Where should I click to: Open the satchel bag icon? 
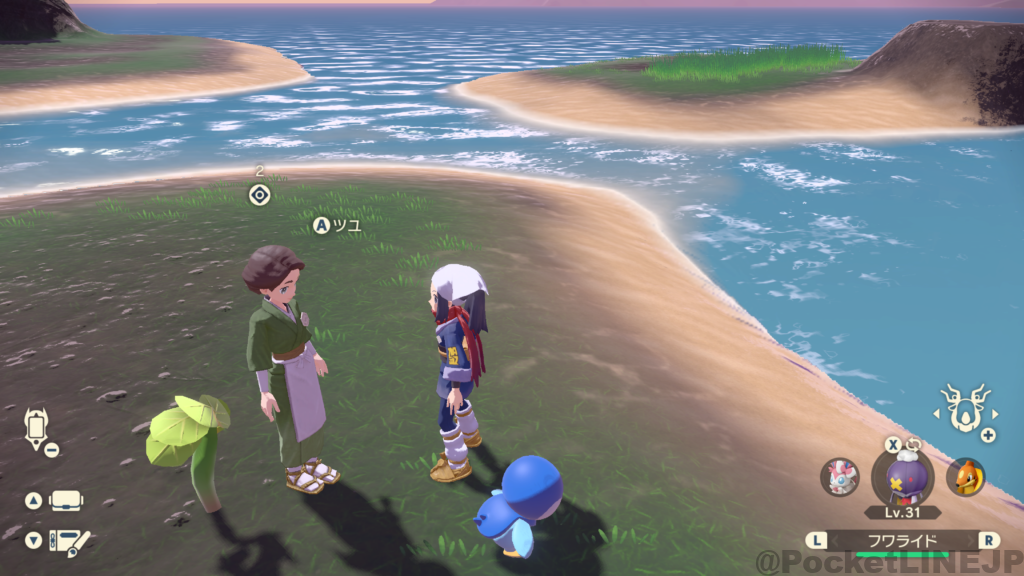66,500
